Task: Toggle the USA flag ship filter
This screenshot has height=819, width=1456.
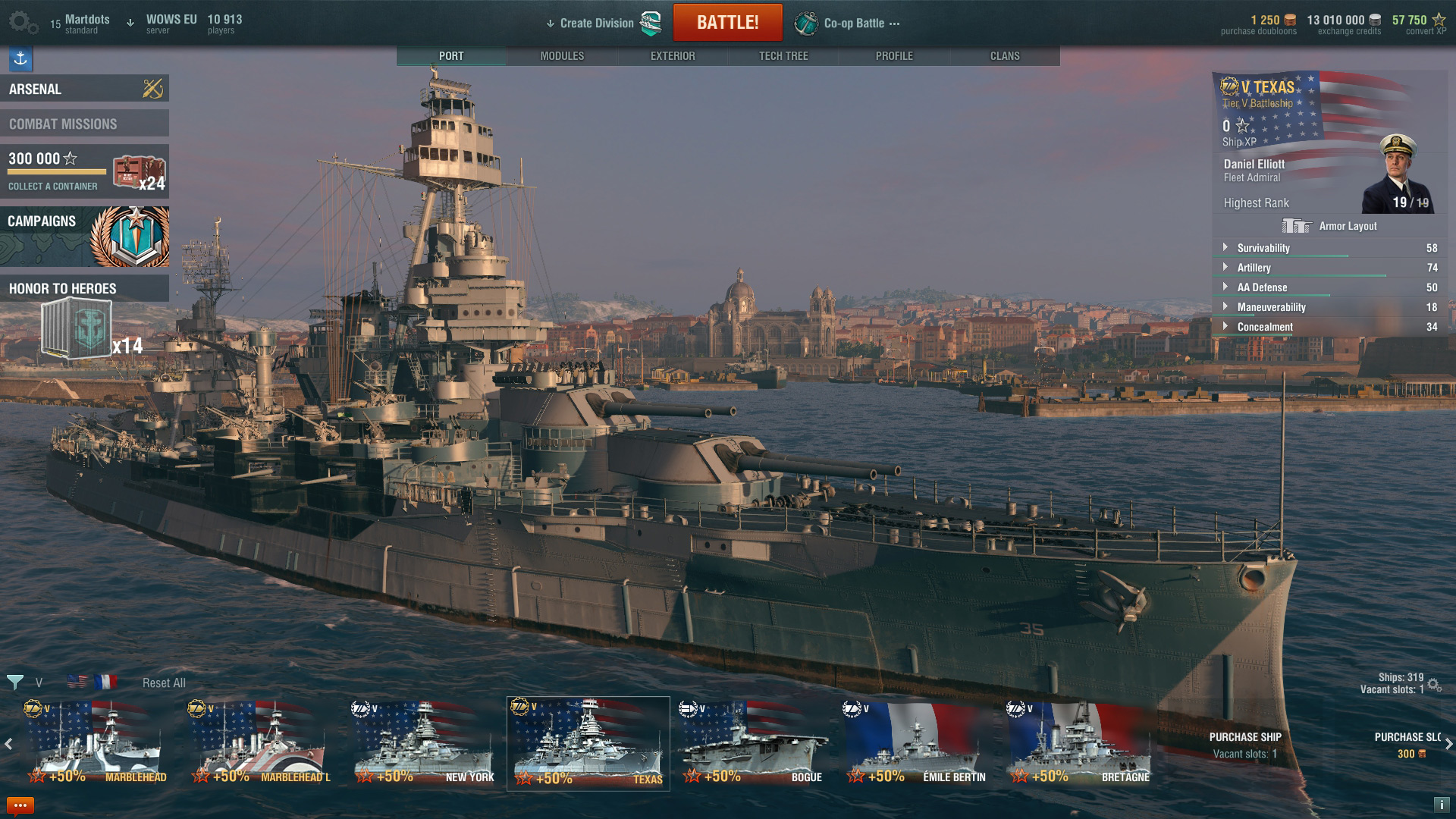Action: (77, 682)
